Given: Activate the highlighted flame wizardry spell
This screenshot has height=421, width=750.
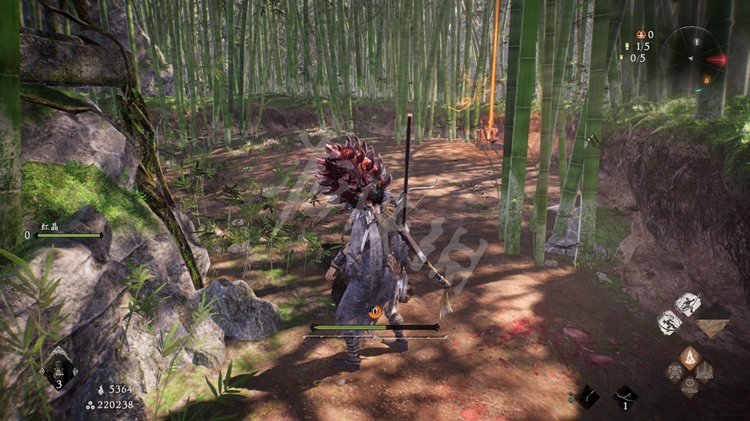Looking at the screenshot, I should (x=690, y=357).
